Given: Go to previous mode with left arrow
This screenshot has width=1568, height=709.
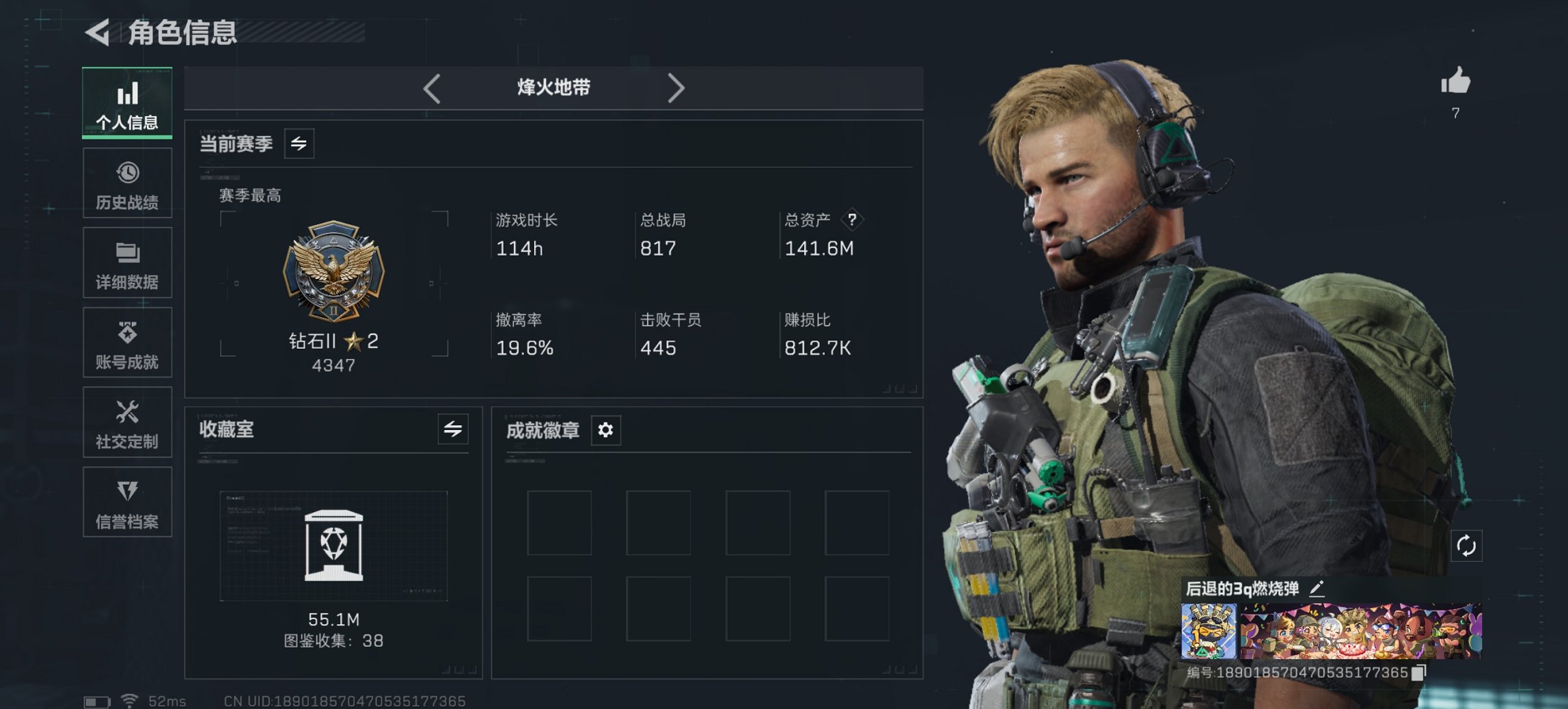Looking at the screenshot, I should point(431,88).
